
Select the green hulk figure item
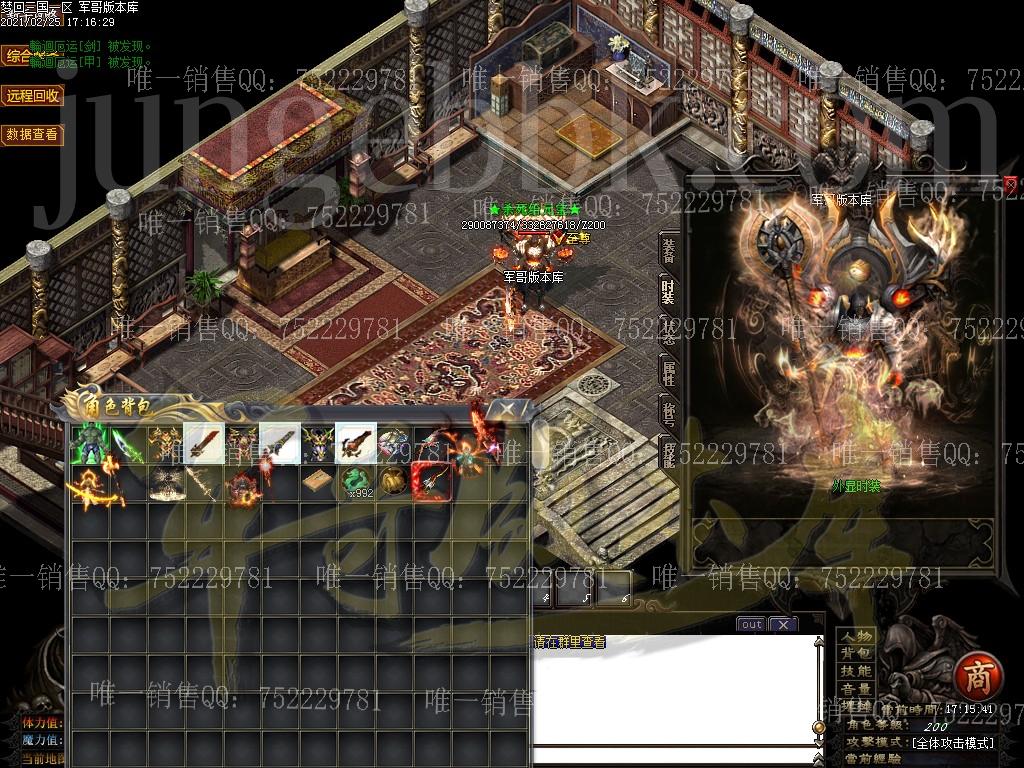point(89,443)
